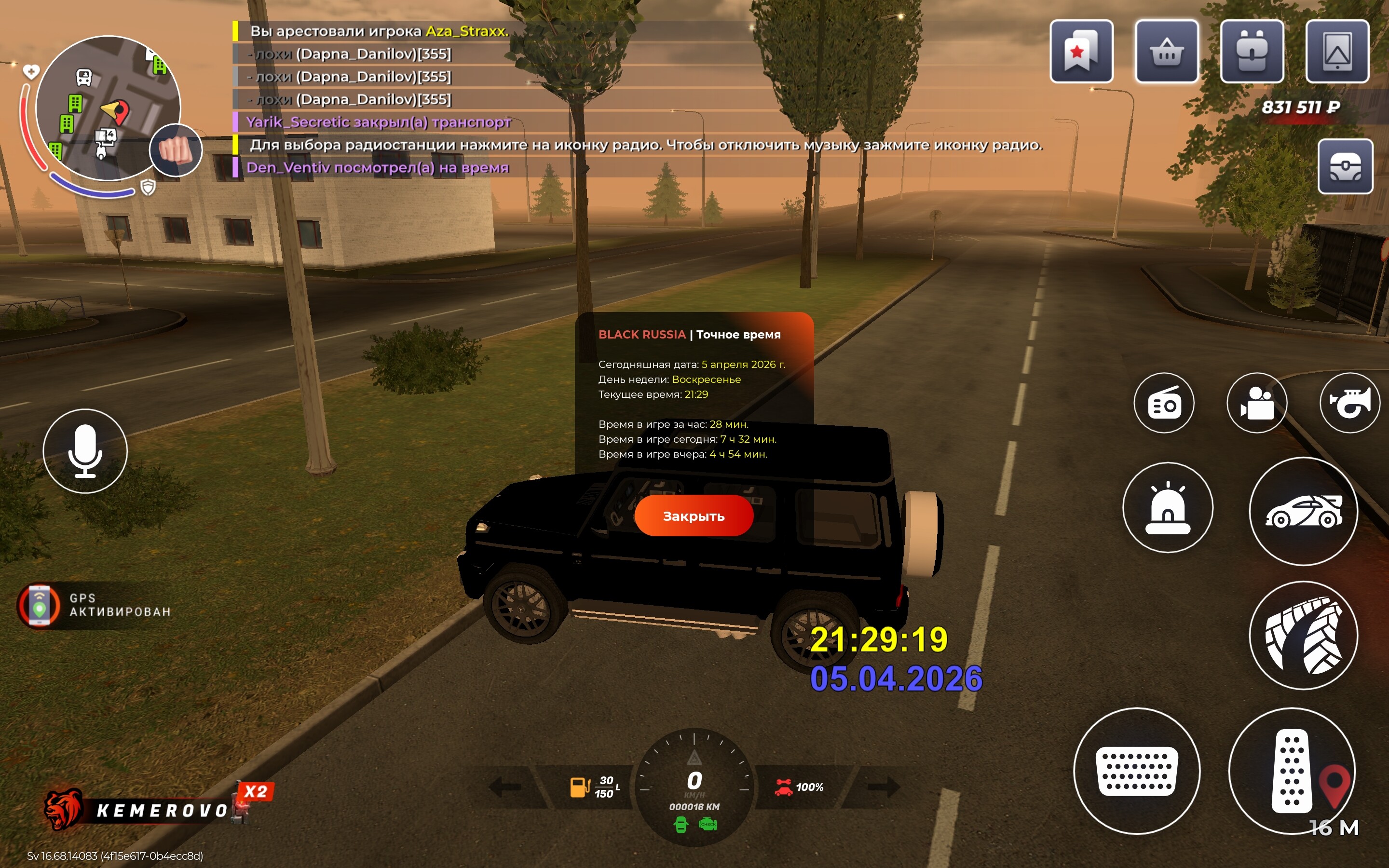Image resolution: width=1389 pixels, height=868 pixels.
Task: Activate the left turn signal arrow
Action: click(504, 787)
